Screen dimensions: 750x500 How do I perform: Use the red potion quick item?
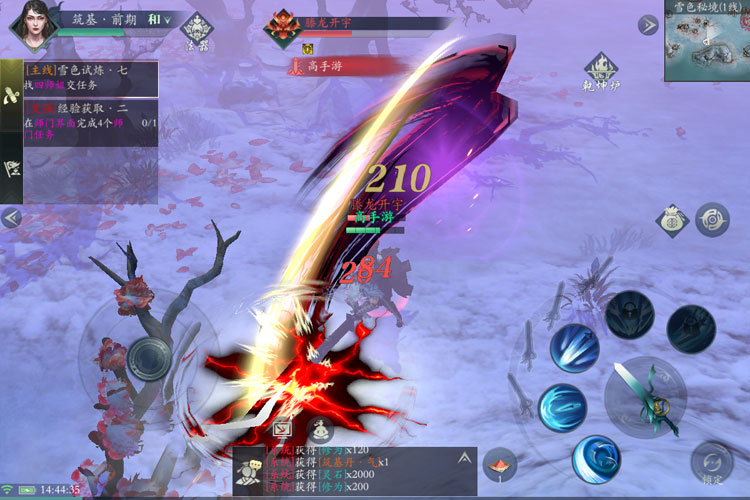coord(500,464)
